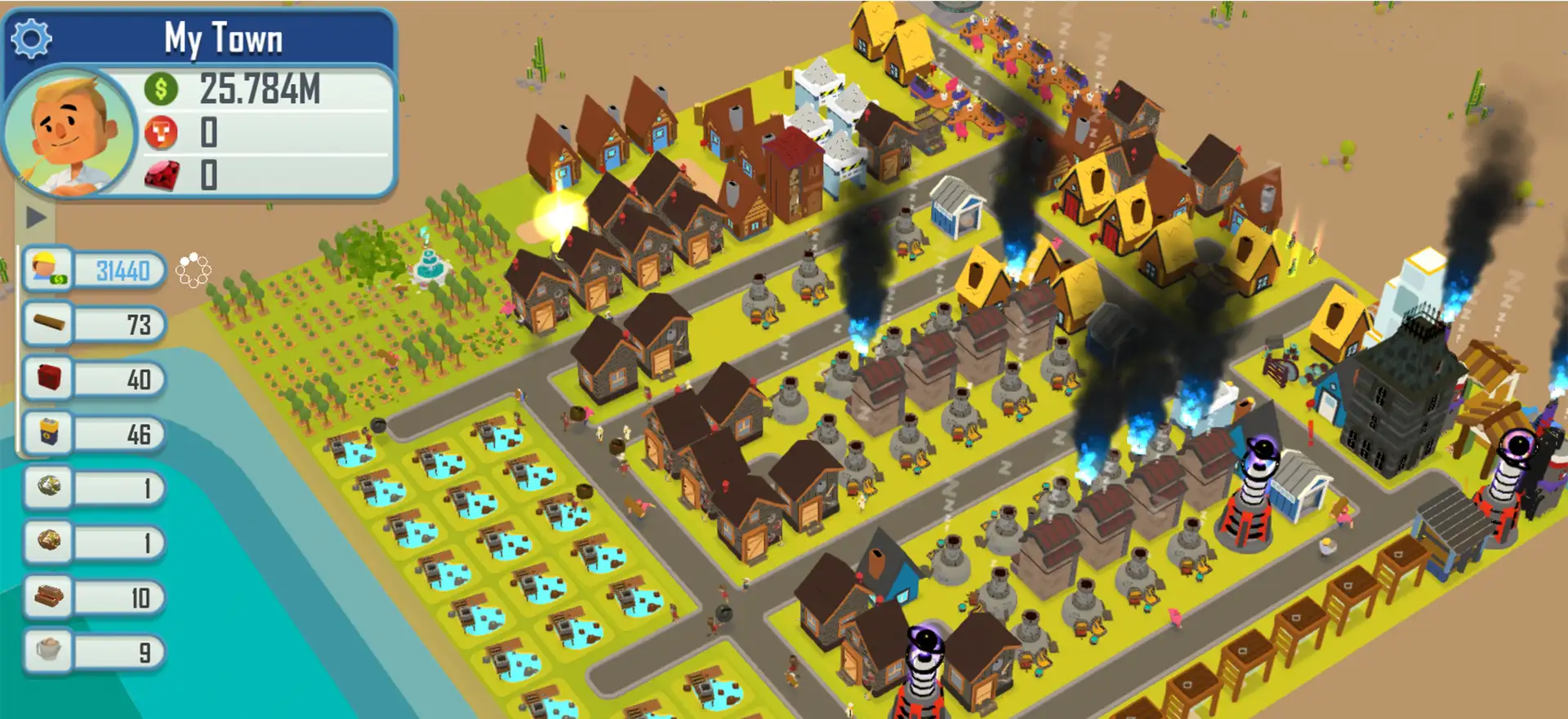
Task: Tap the green dollar cash icon
Action: point(161,88)
